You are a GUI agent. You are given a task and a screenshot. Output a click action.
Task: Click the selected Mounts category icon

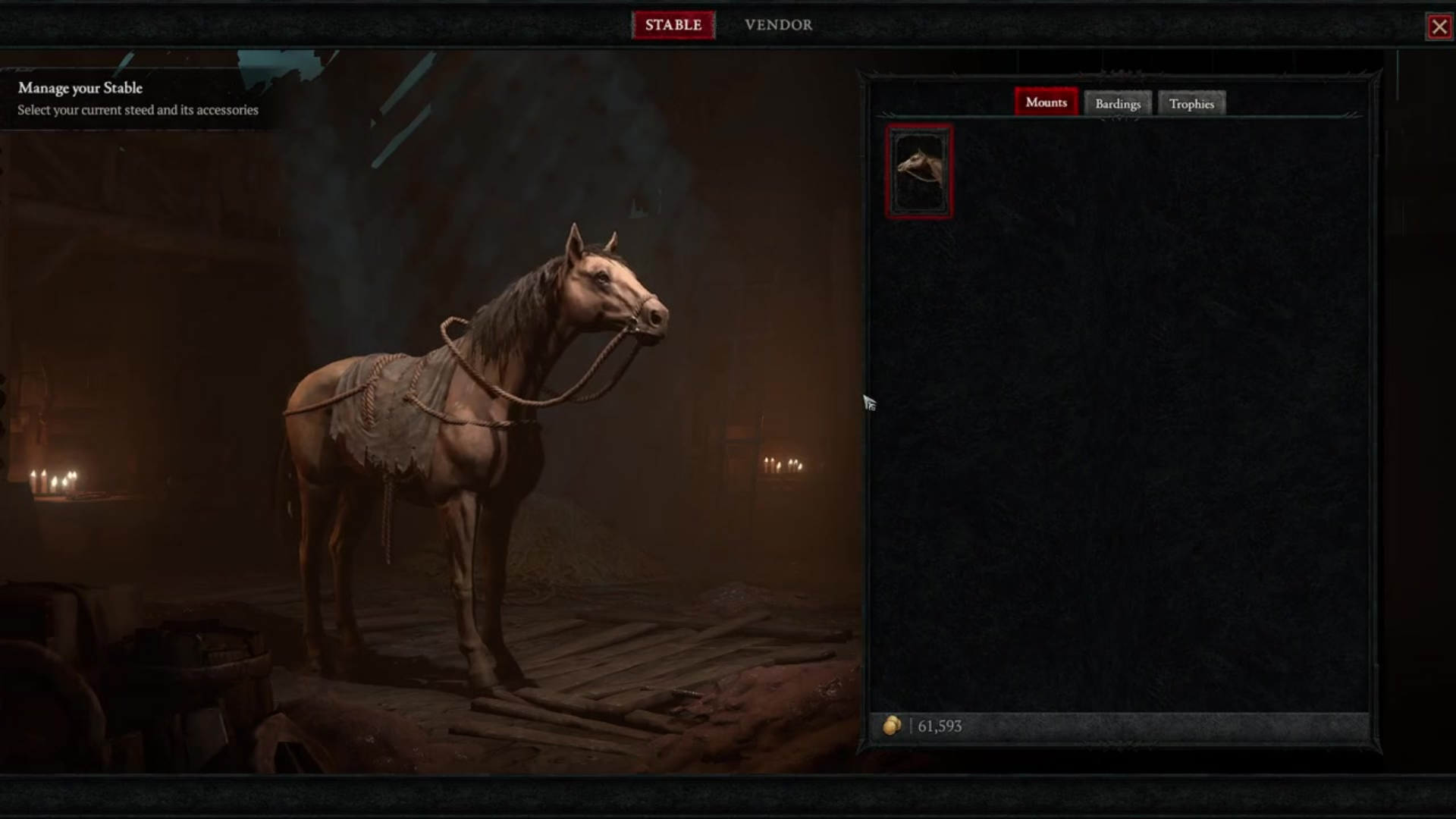pyautogui.click(x=1046, y=102)
